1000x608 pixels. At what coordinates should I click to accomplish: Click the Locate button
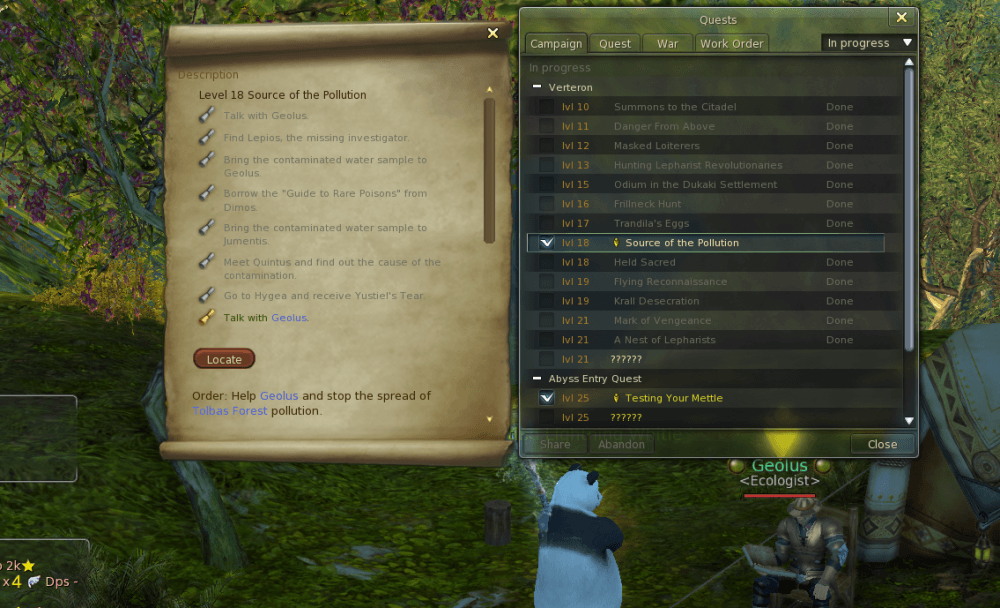[224, 359]
